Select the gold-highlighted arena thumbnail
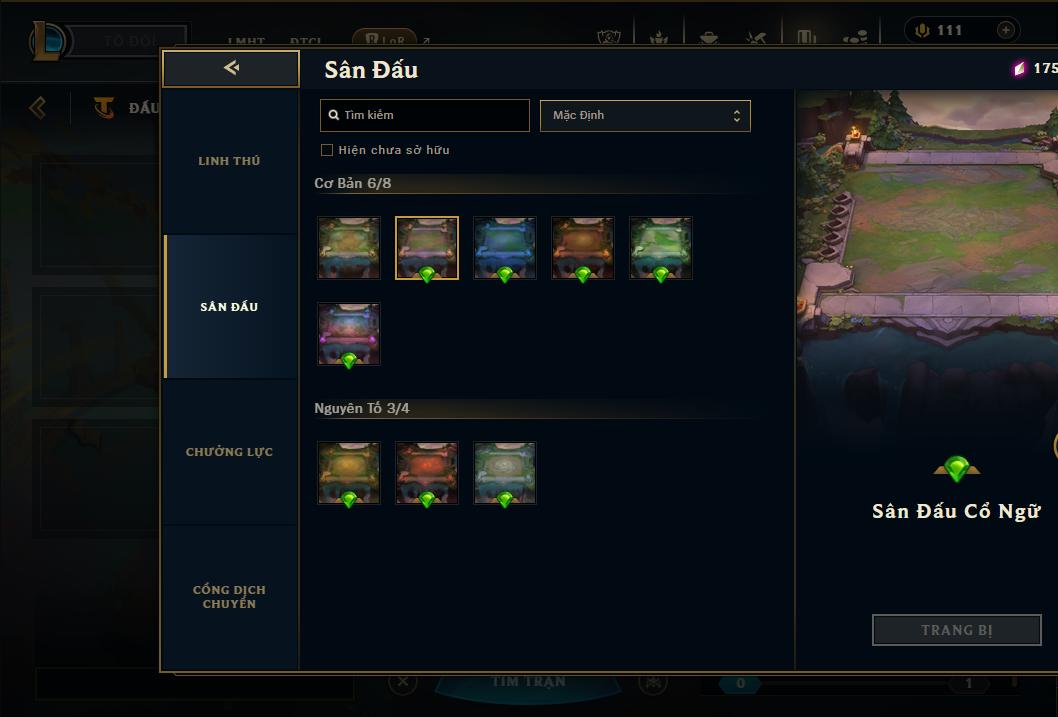Viewport: 1058px width, 717px height. pyautogui.click(x=427, y=248)
